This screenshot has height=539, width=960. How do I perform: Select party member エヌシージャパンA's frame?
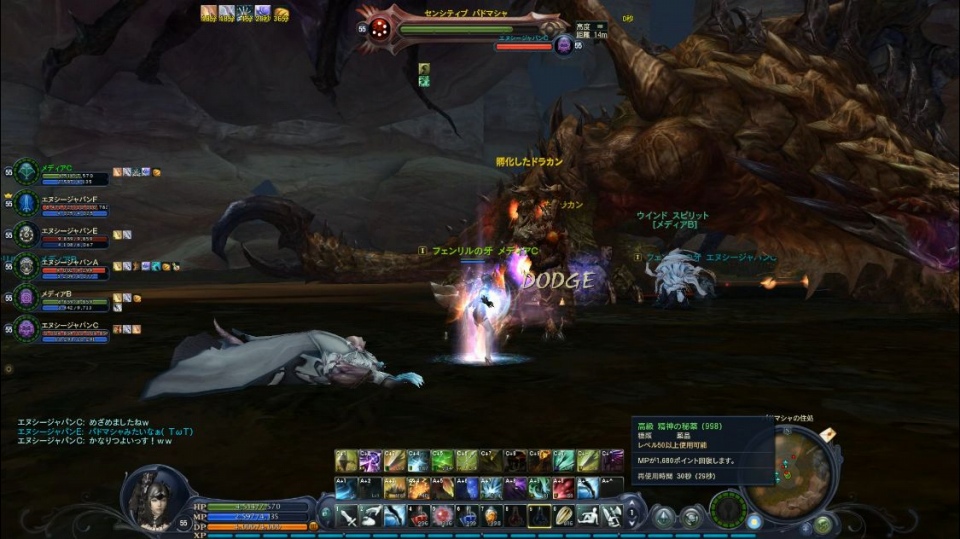[x=60, y=266]
